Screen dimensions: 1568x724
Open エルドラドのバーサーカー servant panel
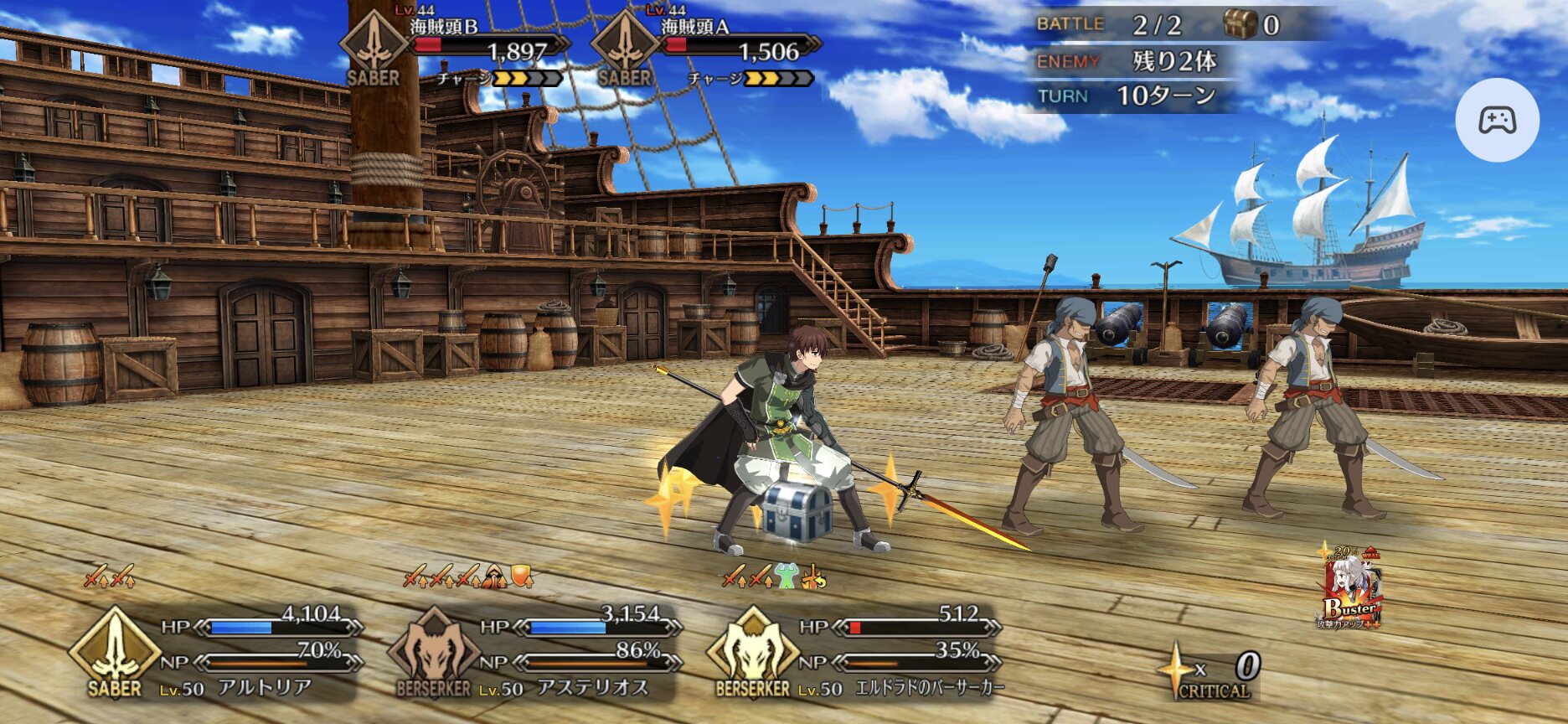point(854,654)
